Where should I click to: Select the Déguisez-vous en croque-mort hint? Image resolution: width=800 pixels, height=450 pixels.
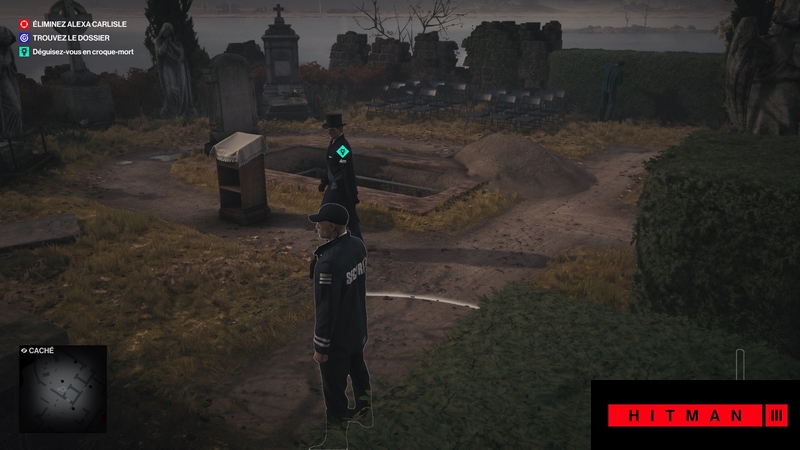tap(89, 52)
